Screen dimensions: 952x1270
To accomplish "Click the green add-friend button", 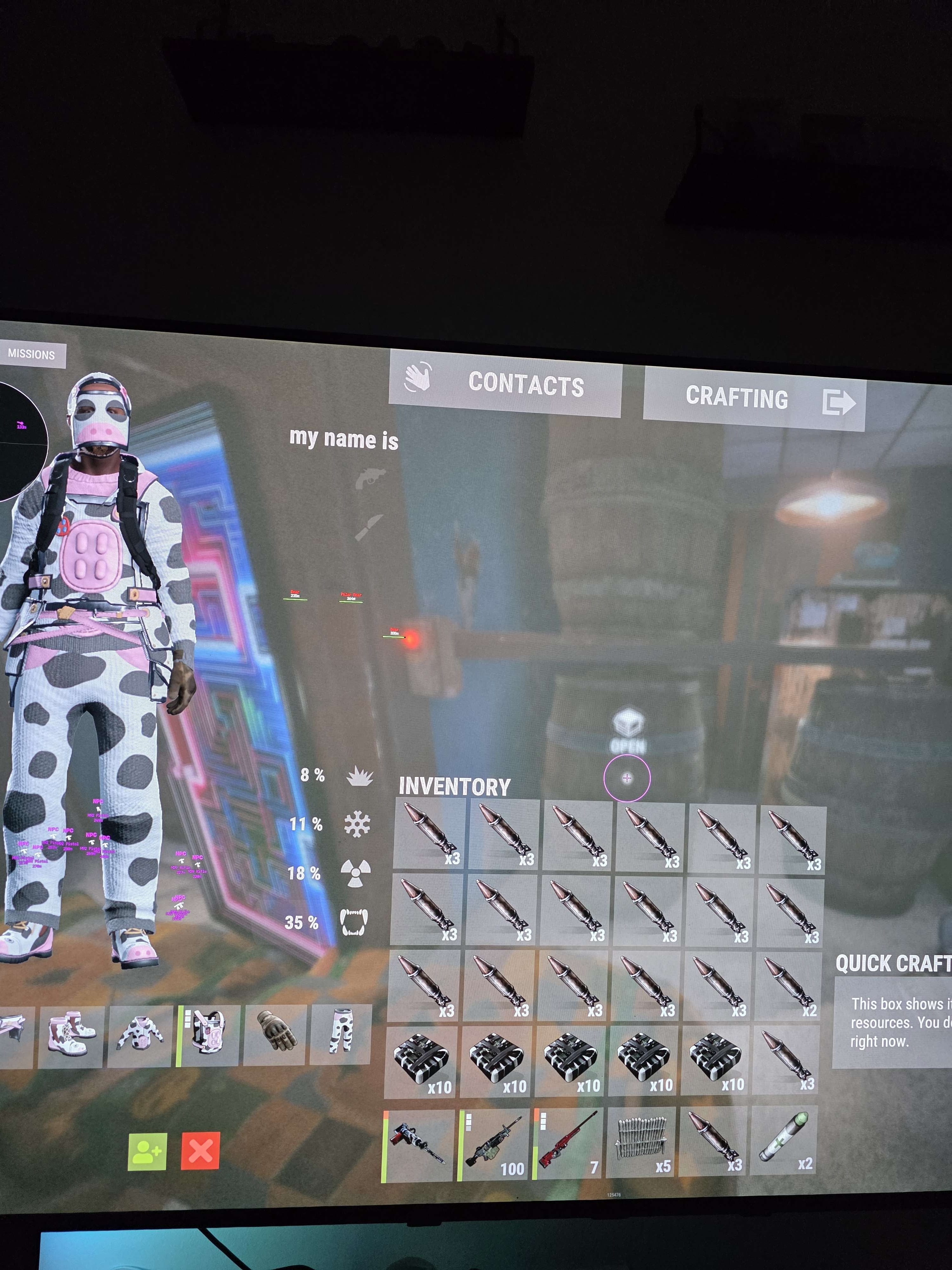I will (147, 1151).
